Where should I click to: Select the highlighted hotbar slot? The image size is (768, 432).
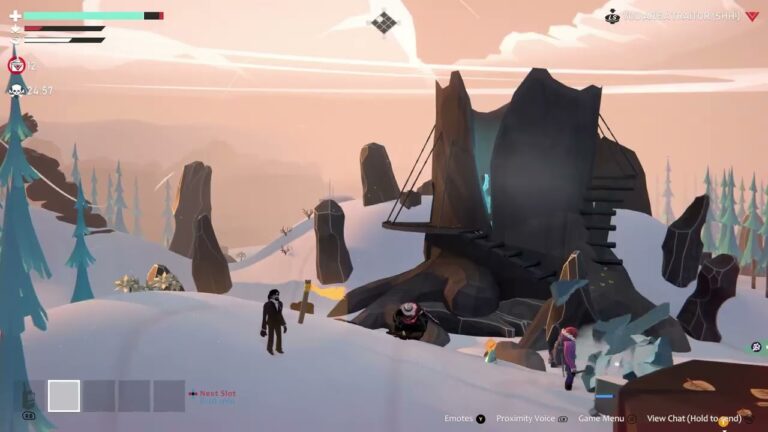click(64, 396)
